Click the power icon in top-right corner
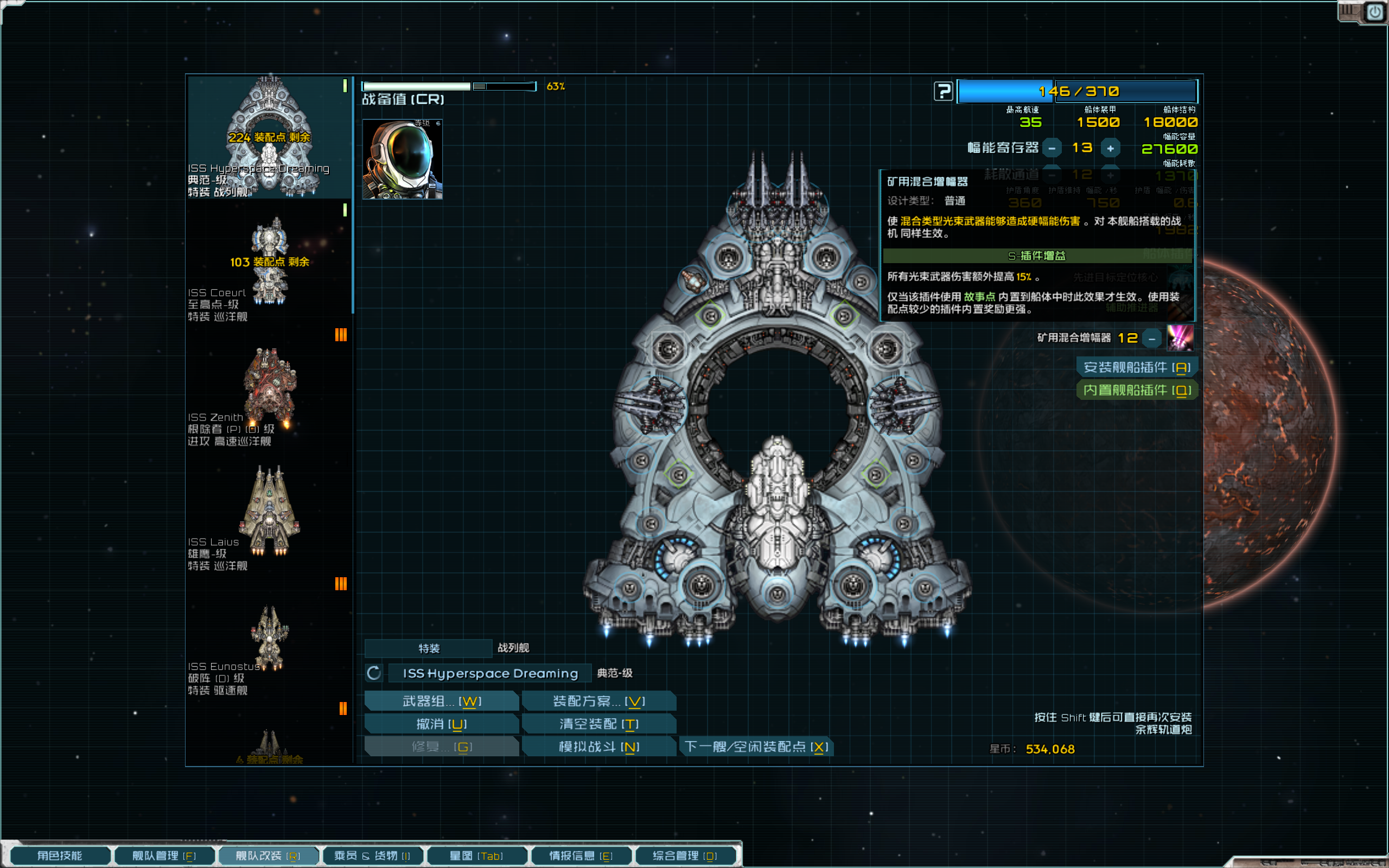The image size is (1389, 868). [x=1375, y=10]
